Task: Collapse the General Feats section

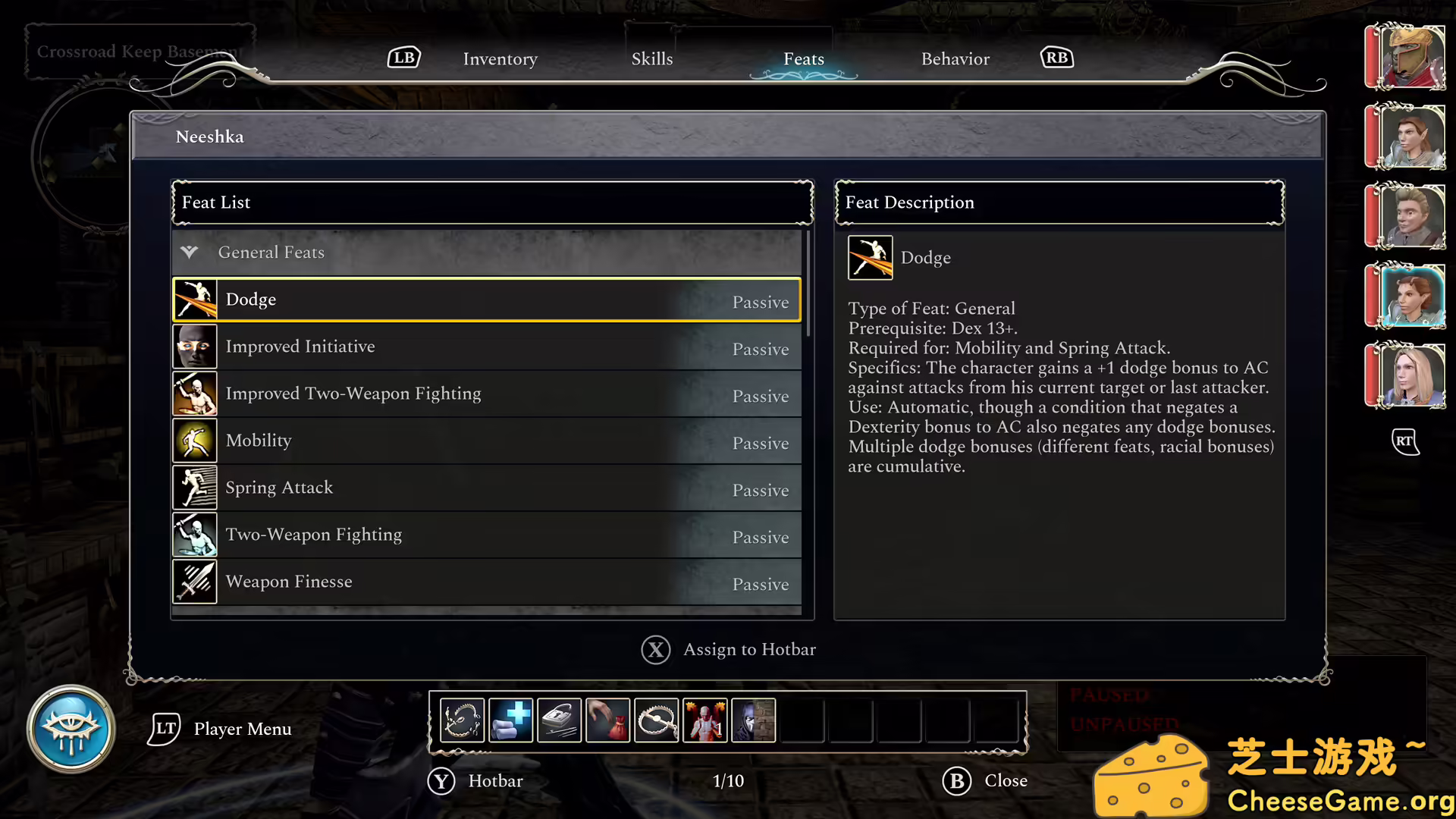Action: click(190, 253)
